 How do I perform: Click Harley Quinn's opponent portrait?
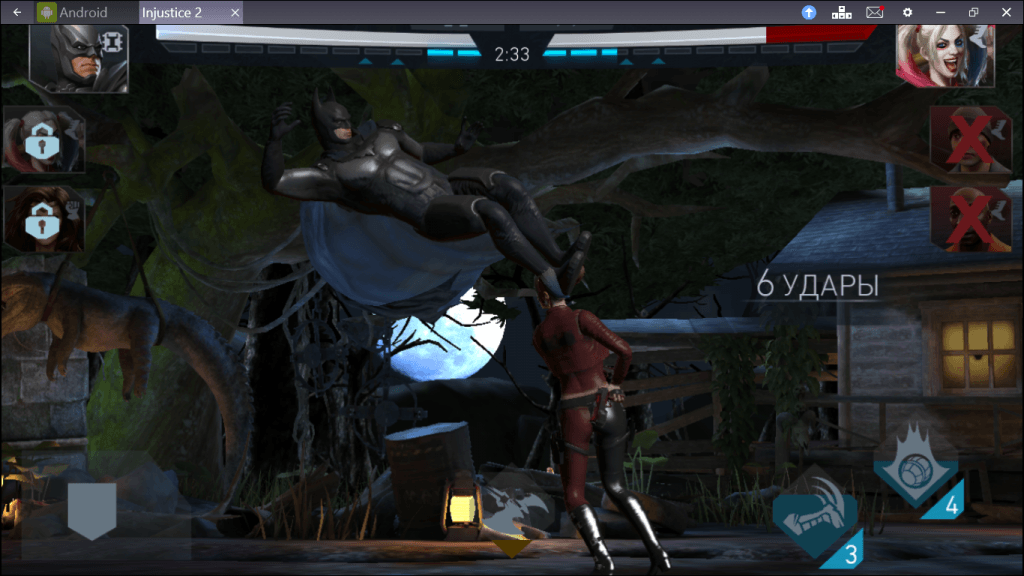[x=944, y=57]
